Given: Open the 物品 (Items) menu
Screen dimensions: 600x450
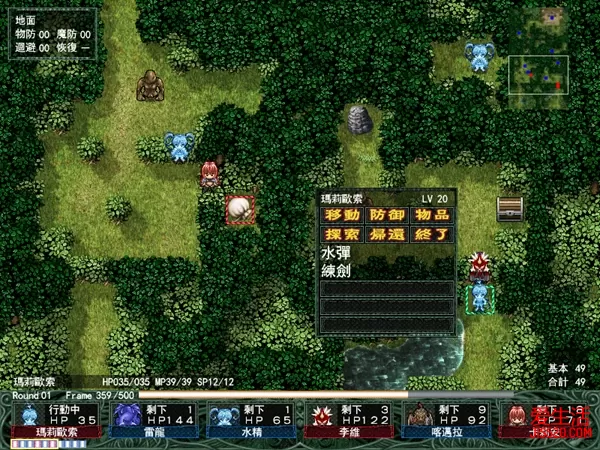Looking at the screenshot, I should (431, 215).
